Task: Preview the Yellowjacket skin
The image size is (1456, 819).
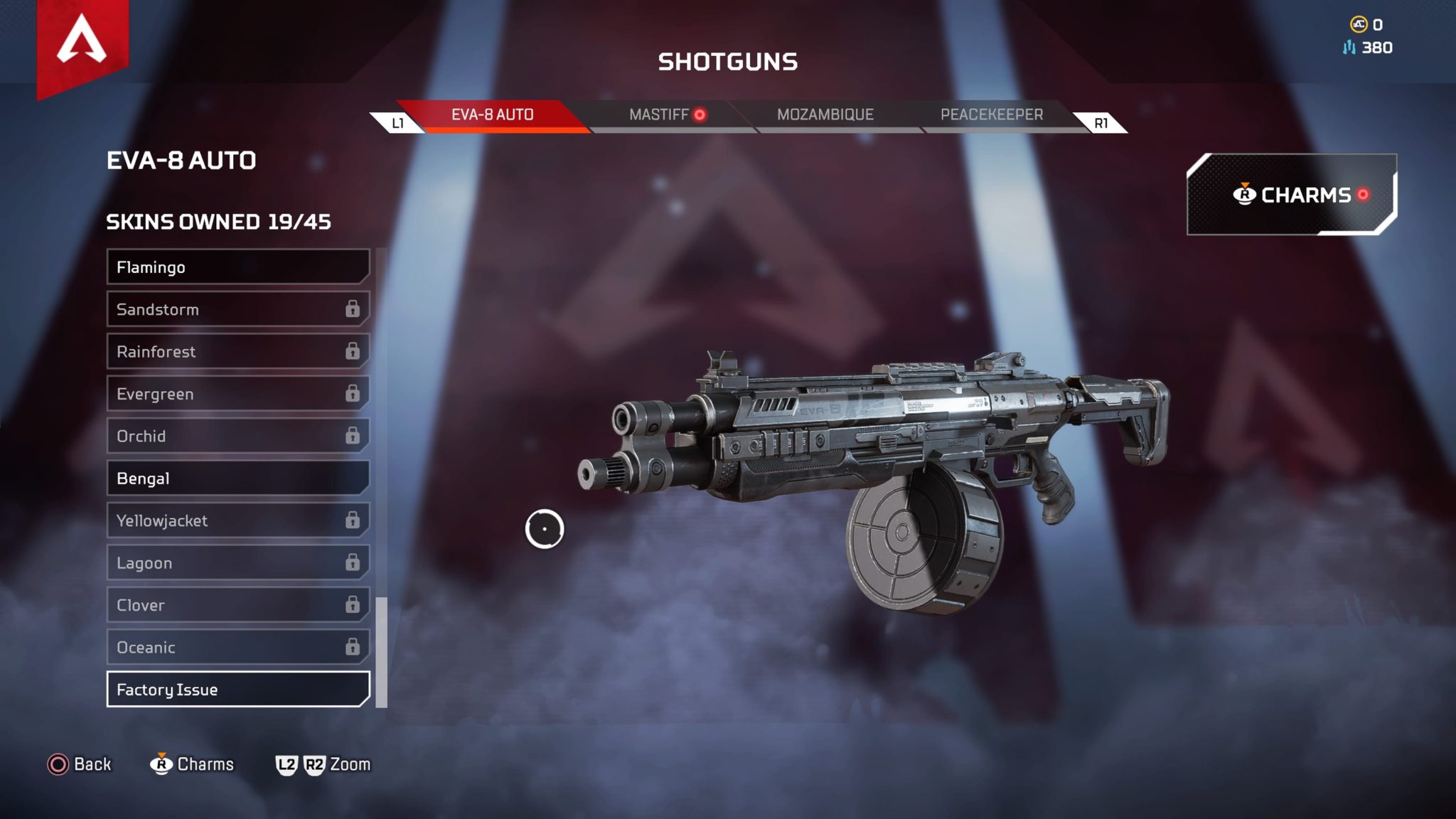Action: click(237, 520)
